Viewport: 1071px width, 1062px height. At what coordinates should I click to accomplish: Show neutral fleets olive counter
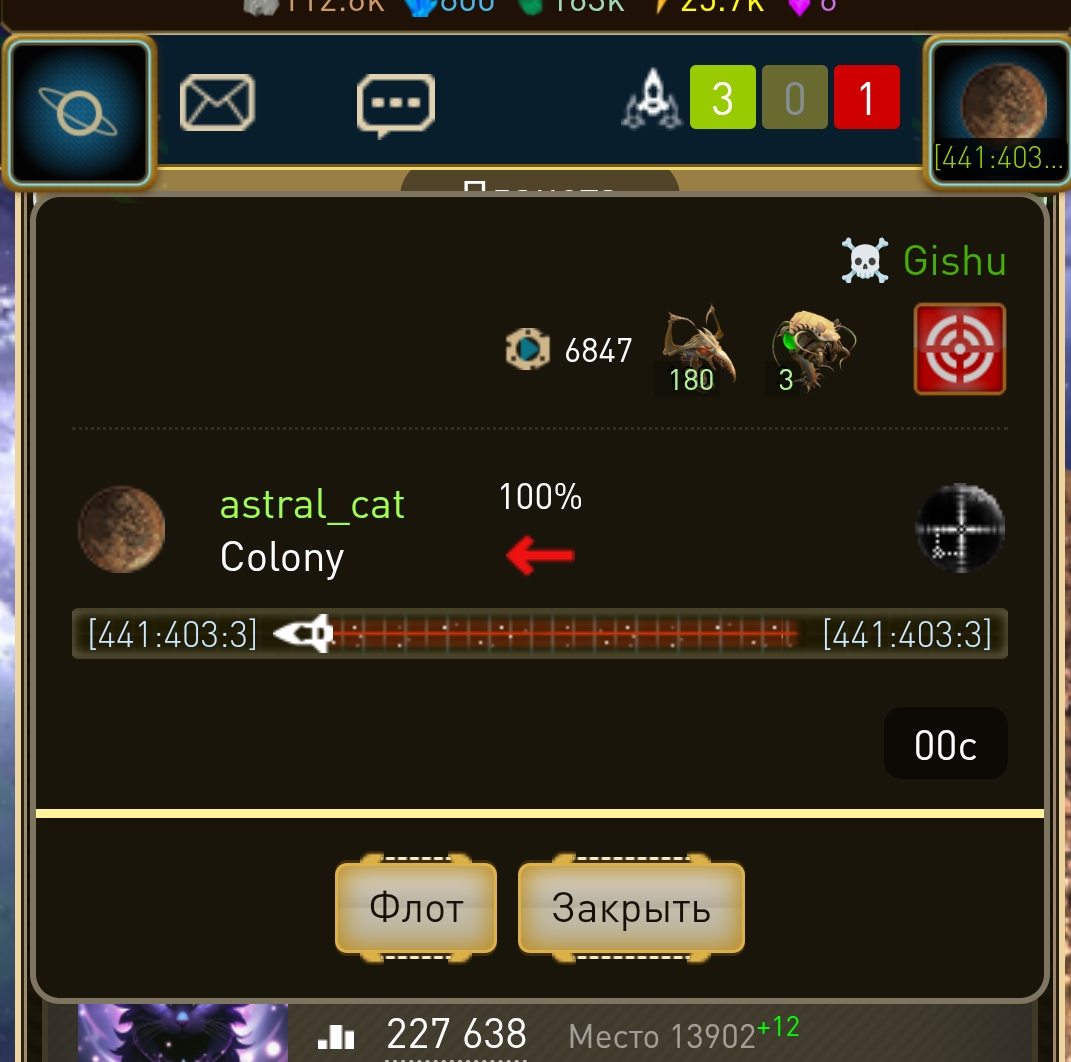[x=794, y=98]
